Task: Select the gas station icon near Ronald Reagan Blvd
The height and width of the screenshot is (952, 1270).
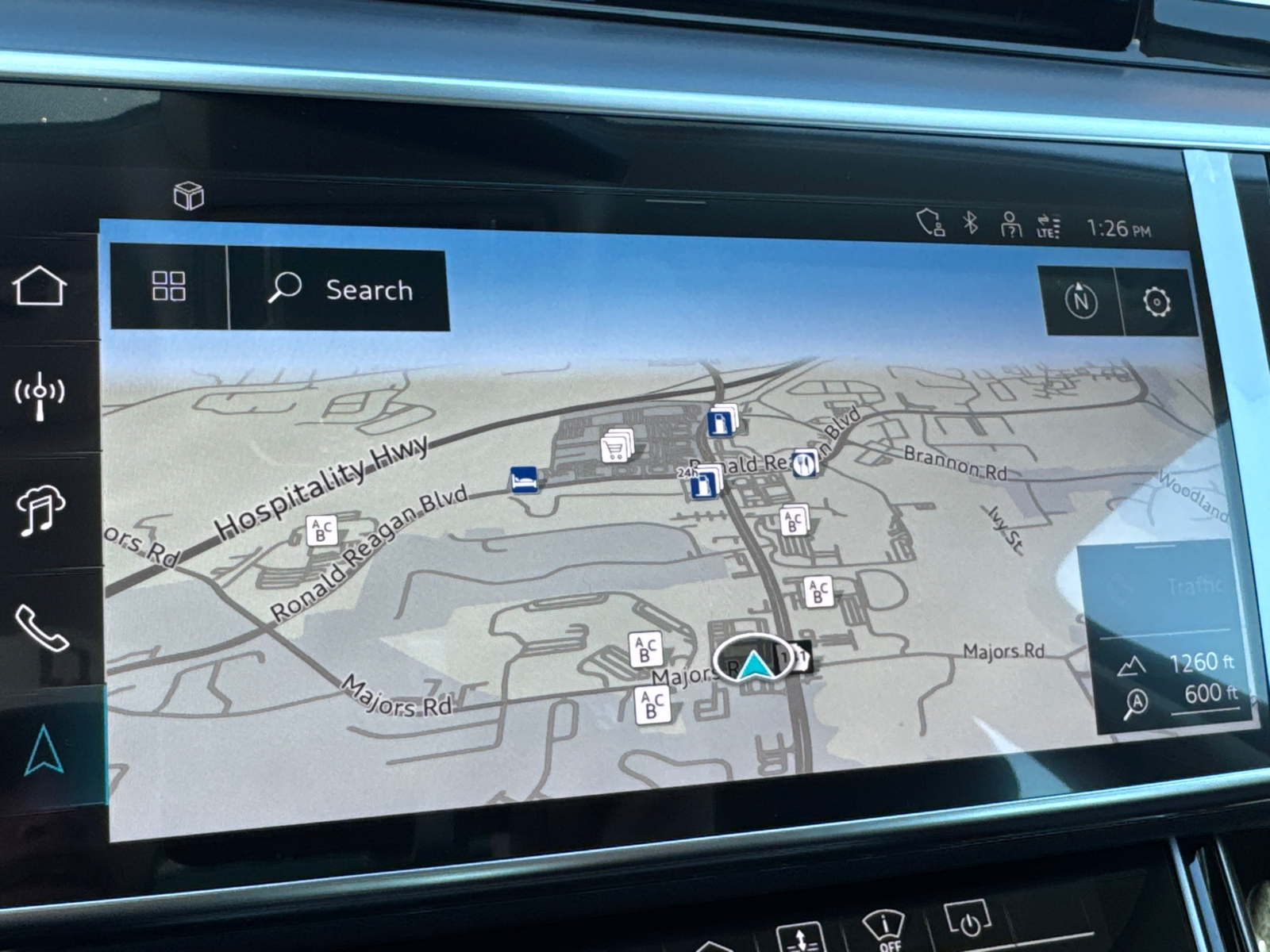Action: [x=718, y=425]
